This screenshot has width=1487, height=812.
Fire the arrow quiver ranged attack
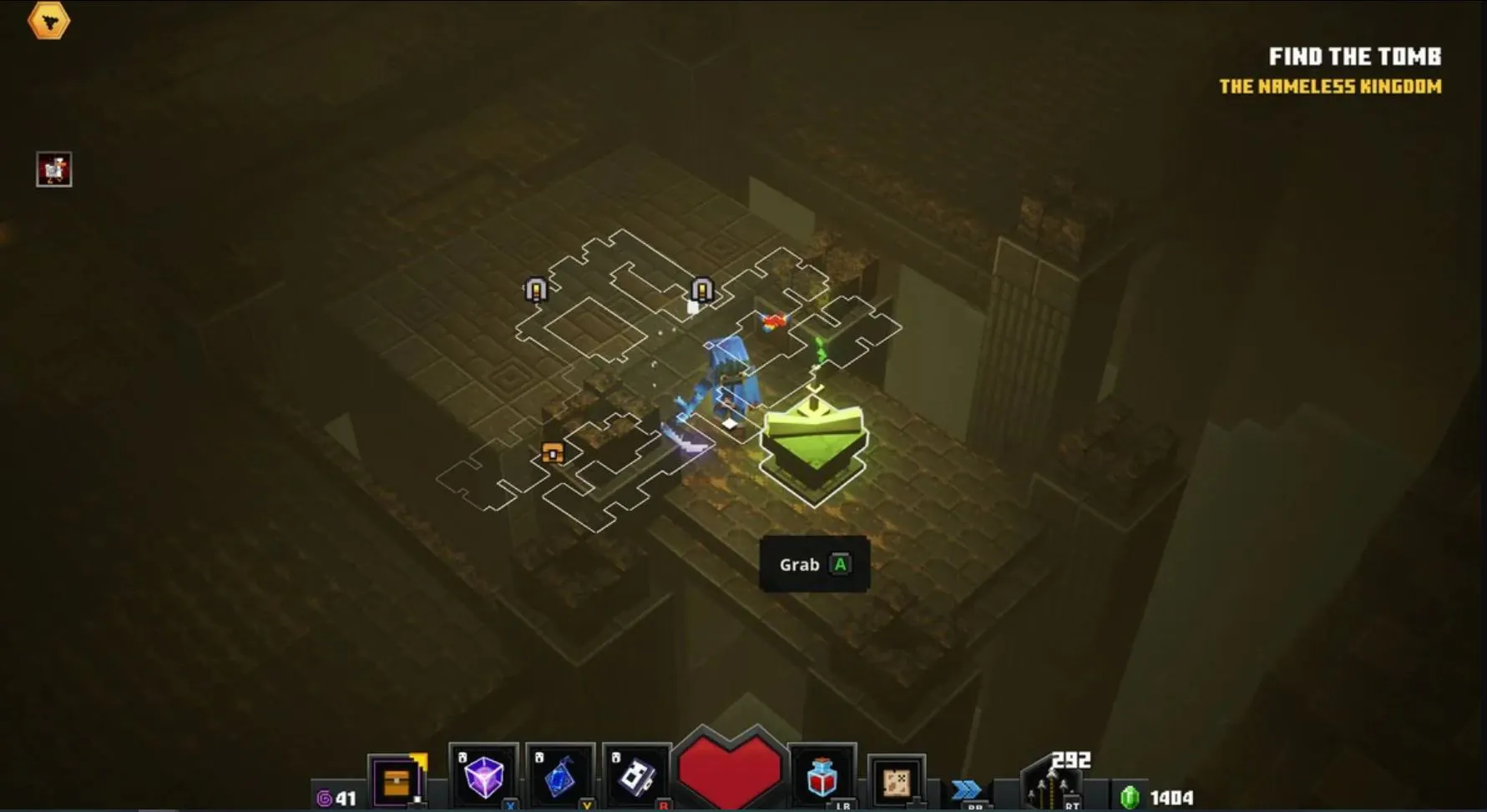[x=1052, y=787]
